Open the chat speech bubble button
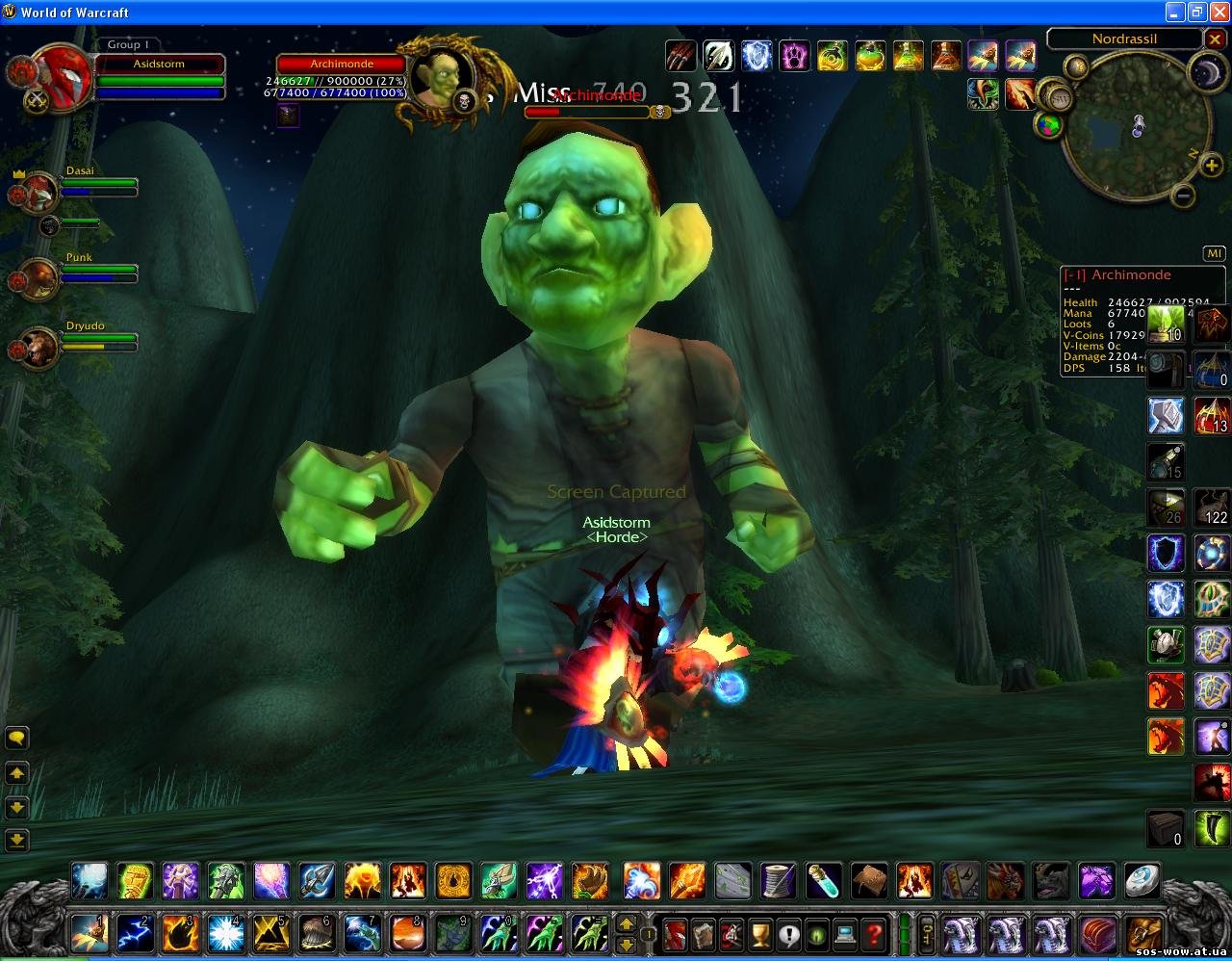1232x961 pixels. pos(17,739)
